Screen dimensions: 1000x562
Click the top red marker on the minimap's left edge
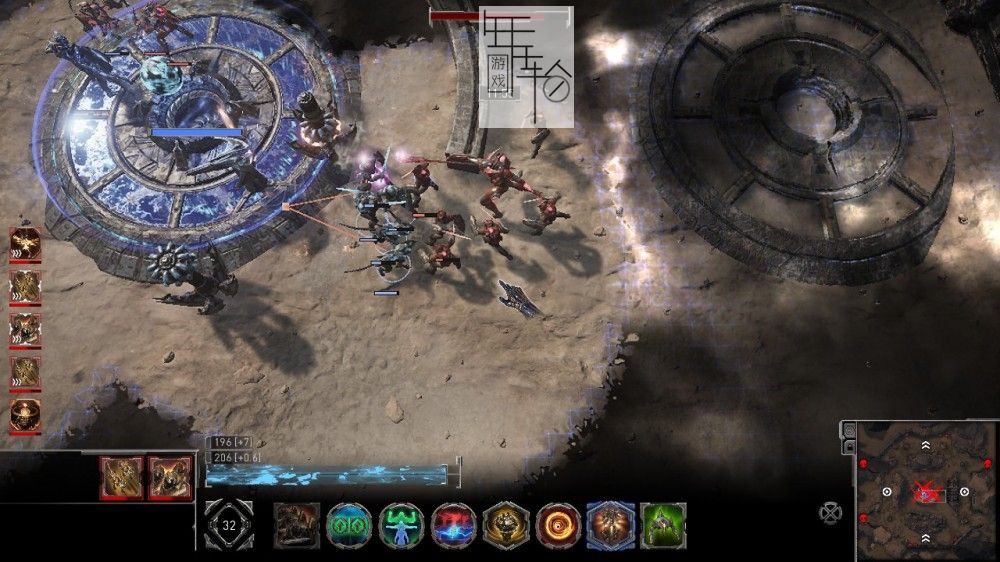point(863,464)
